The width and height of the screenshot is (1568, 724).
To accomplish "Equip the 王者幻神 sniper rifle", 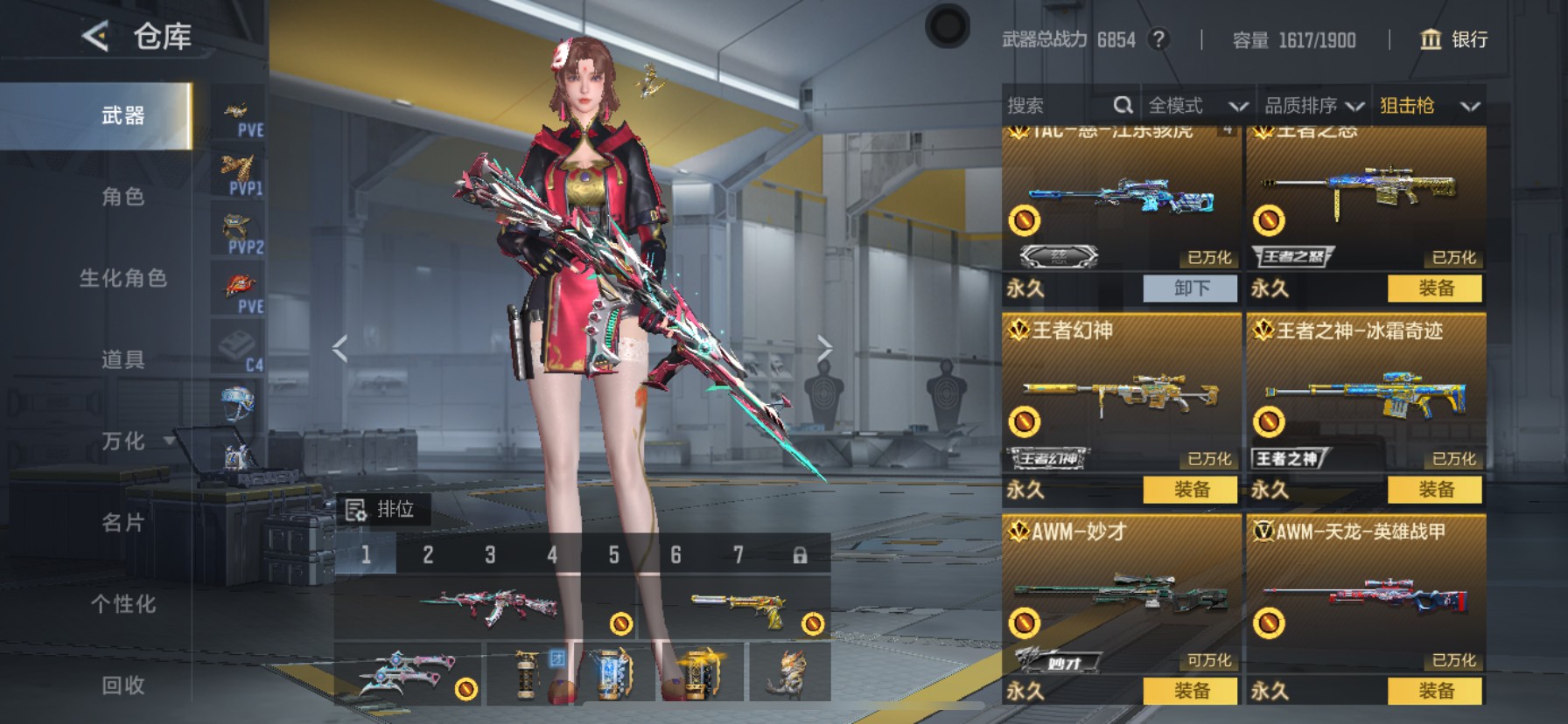I will pyautogui.click(x=1191, y=490).
